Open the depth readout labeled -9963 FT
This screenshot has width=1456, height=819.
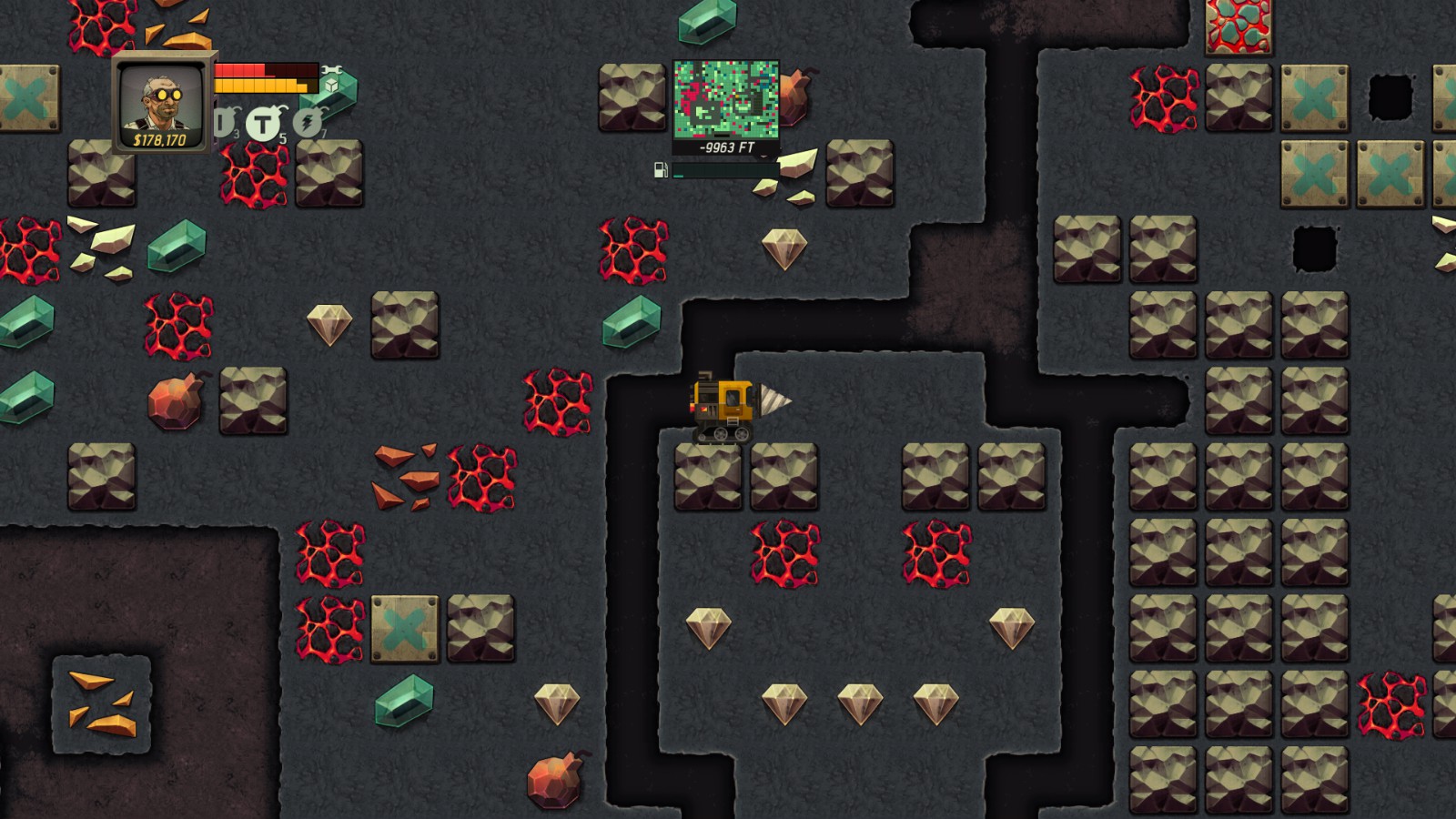(725, 146)
